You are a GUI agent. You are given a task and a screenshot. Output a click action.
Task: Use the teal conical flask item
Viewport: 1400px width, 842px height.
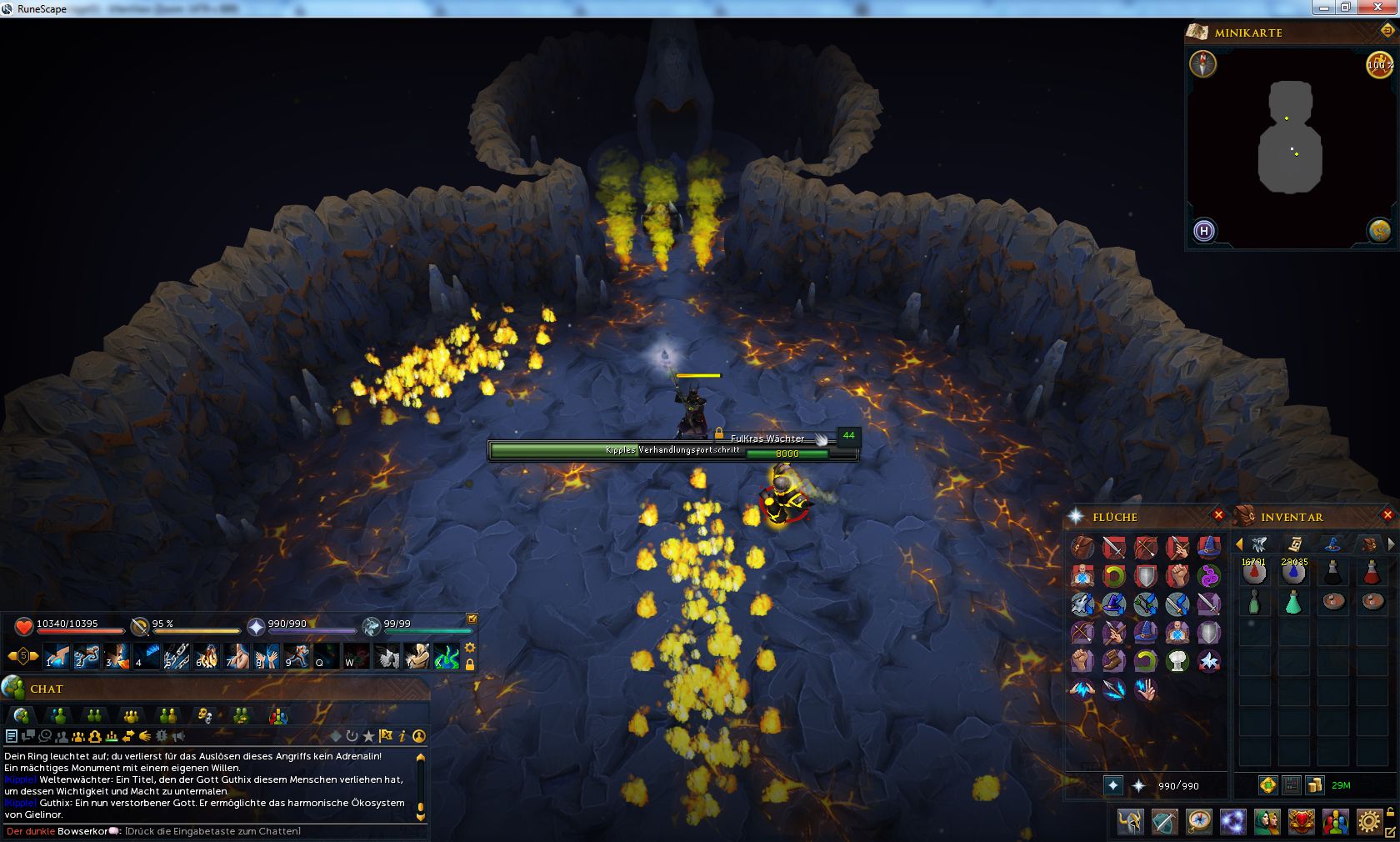(1292, 602)
